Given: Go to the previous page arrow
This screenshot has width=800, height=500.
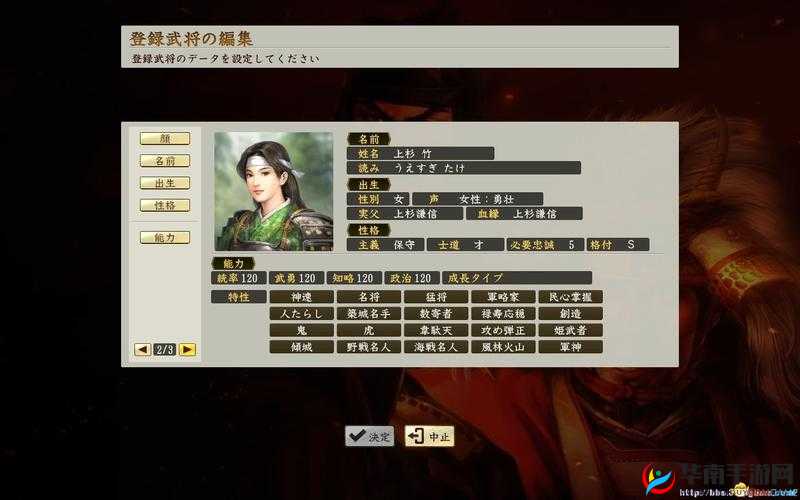Looking at the screenshot, I should (x=142, y=349).
